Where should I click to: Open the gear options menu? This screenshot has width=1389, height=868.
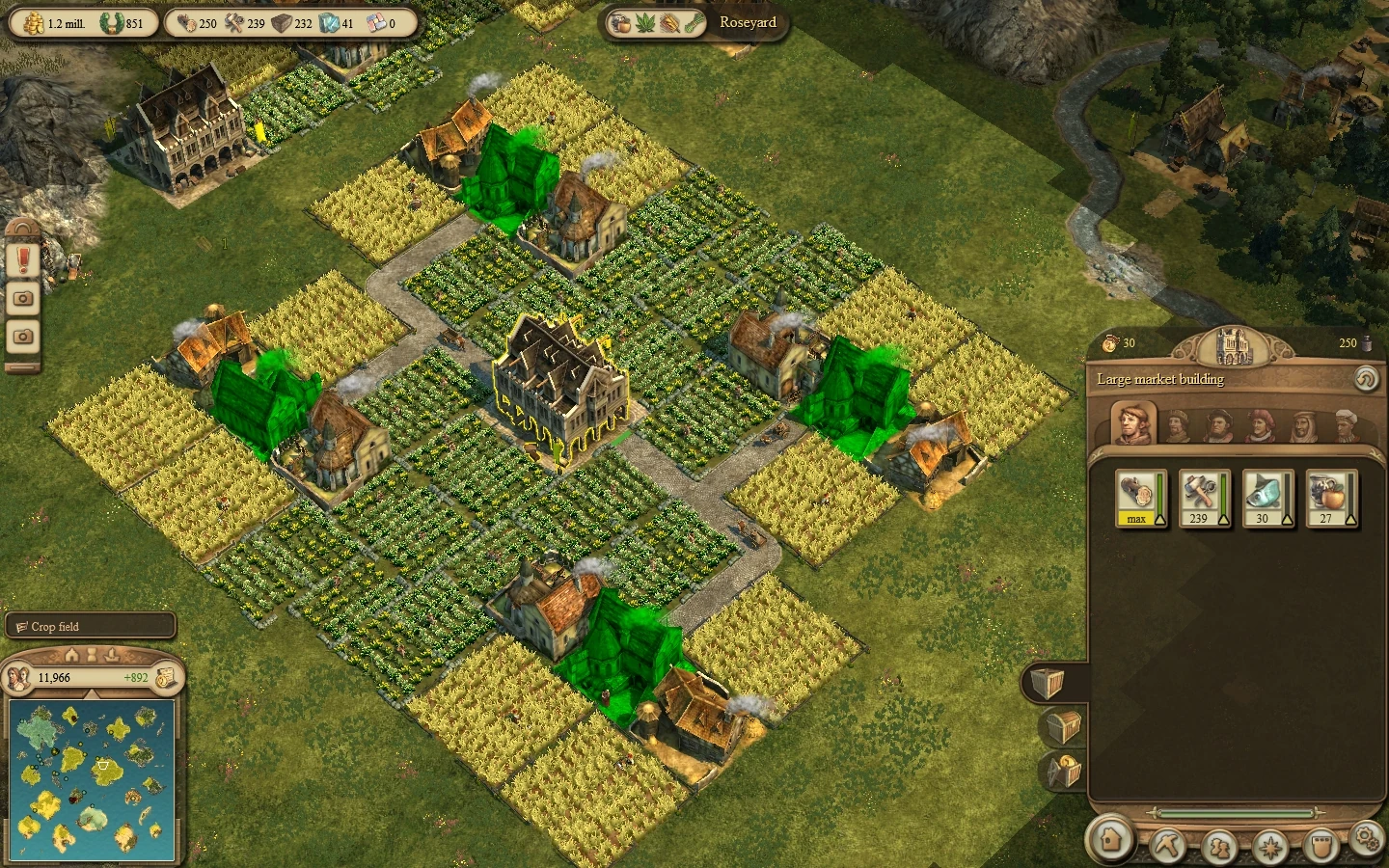click(1367, 836)
